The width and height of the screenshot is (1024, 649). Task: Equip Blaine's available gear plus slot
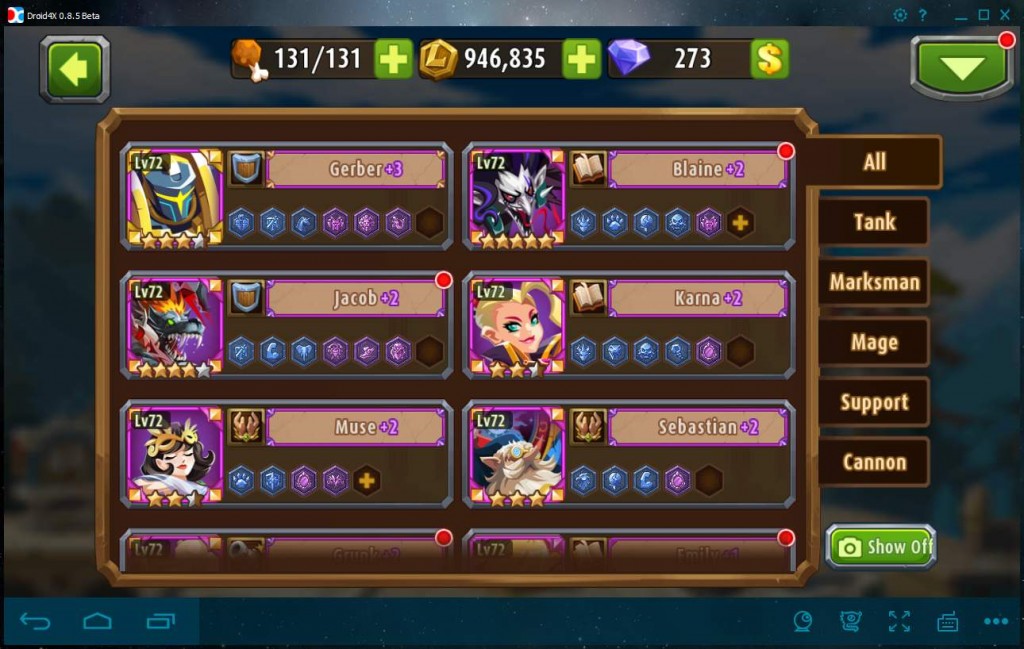click(740, 223)
